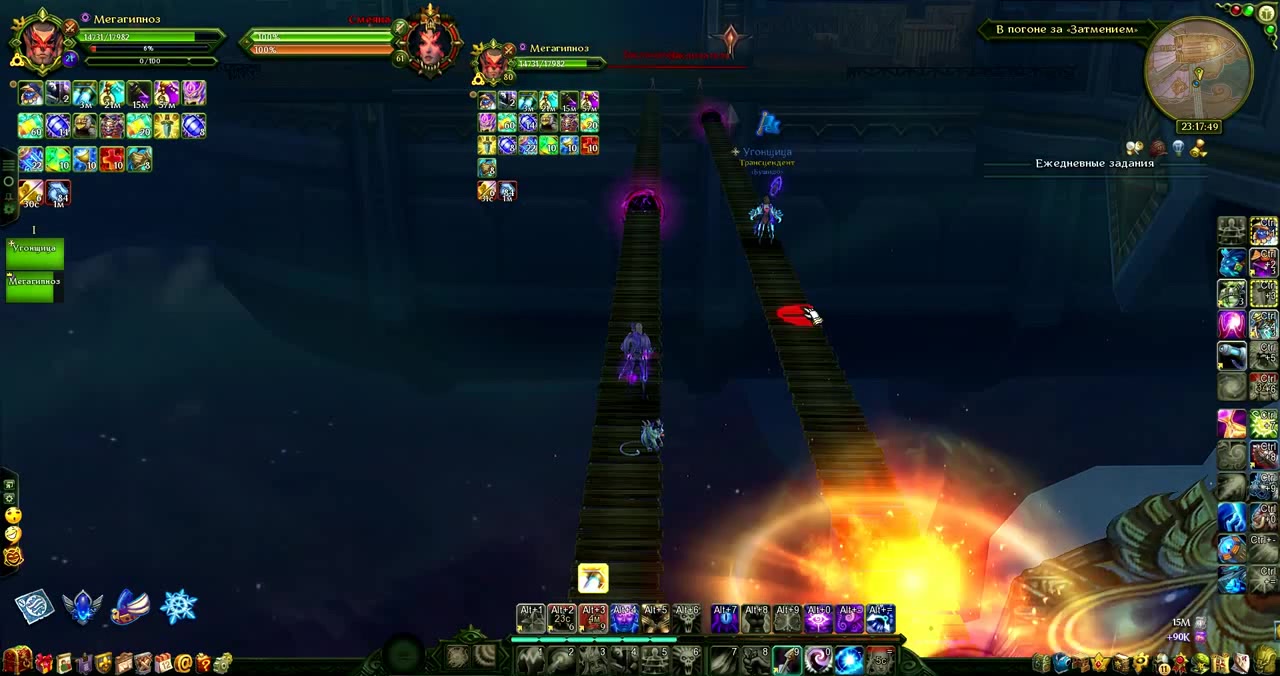Select party member Угонщица frame
The width and height of the screenshot is (1280, 676).
(x=35, y=253)
